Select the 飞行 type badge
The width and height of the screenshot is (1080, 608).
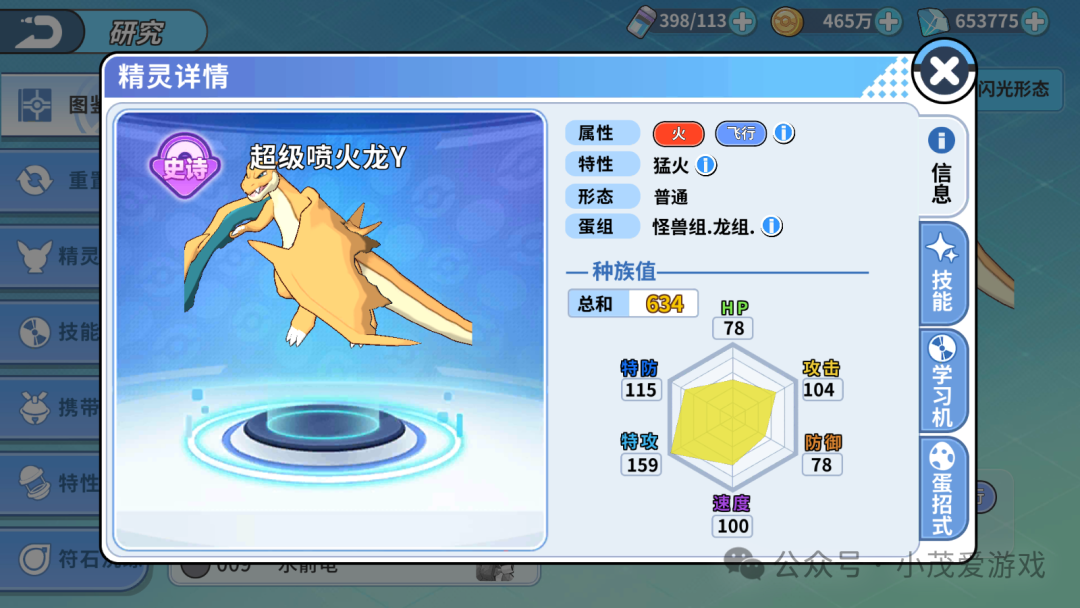[x=739, y=133]
